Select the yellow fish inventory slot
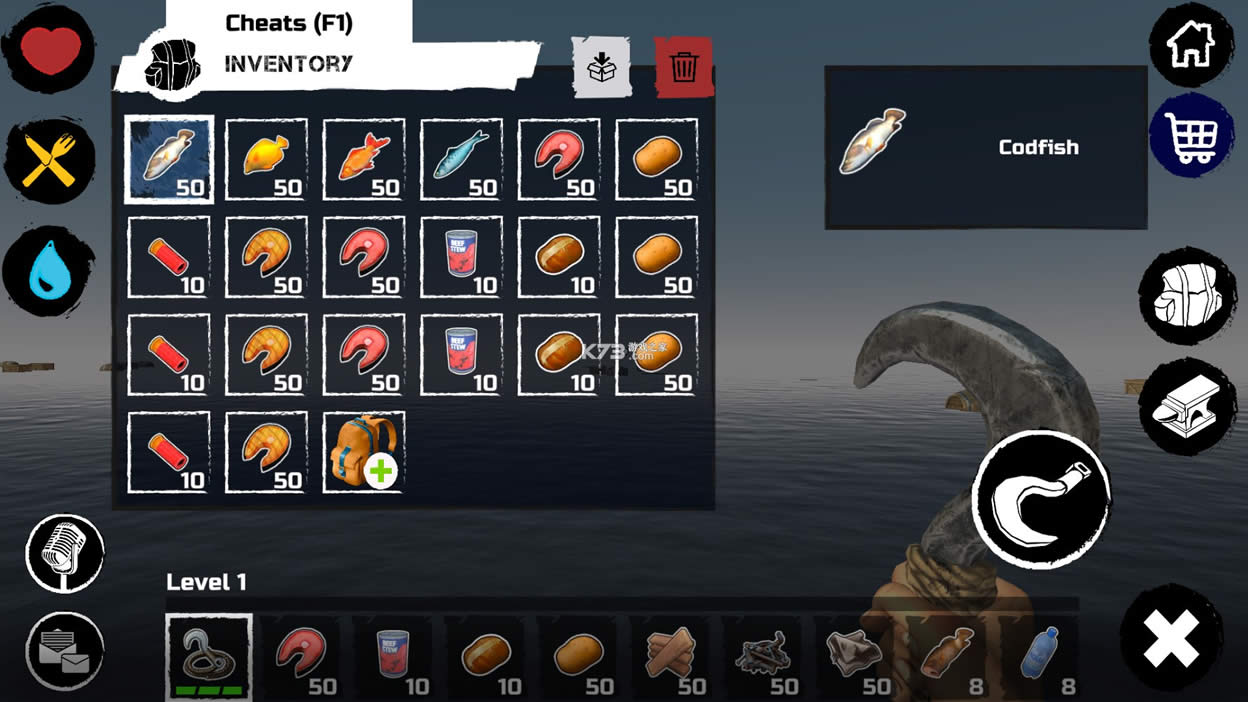The image size is (1248, 702). click(267, 160)
